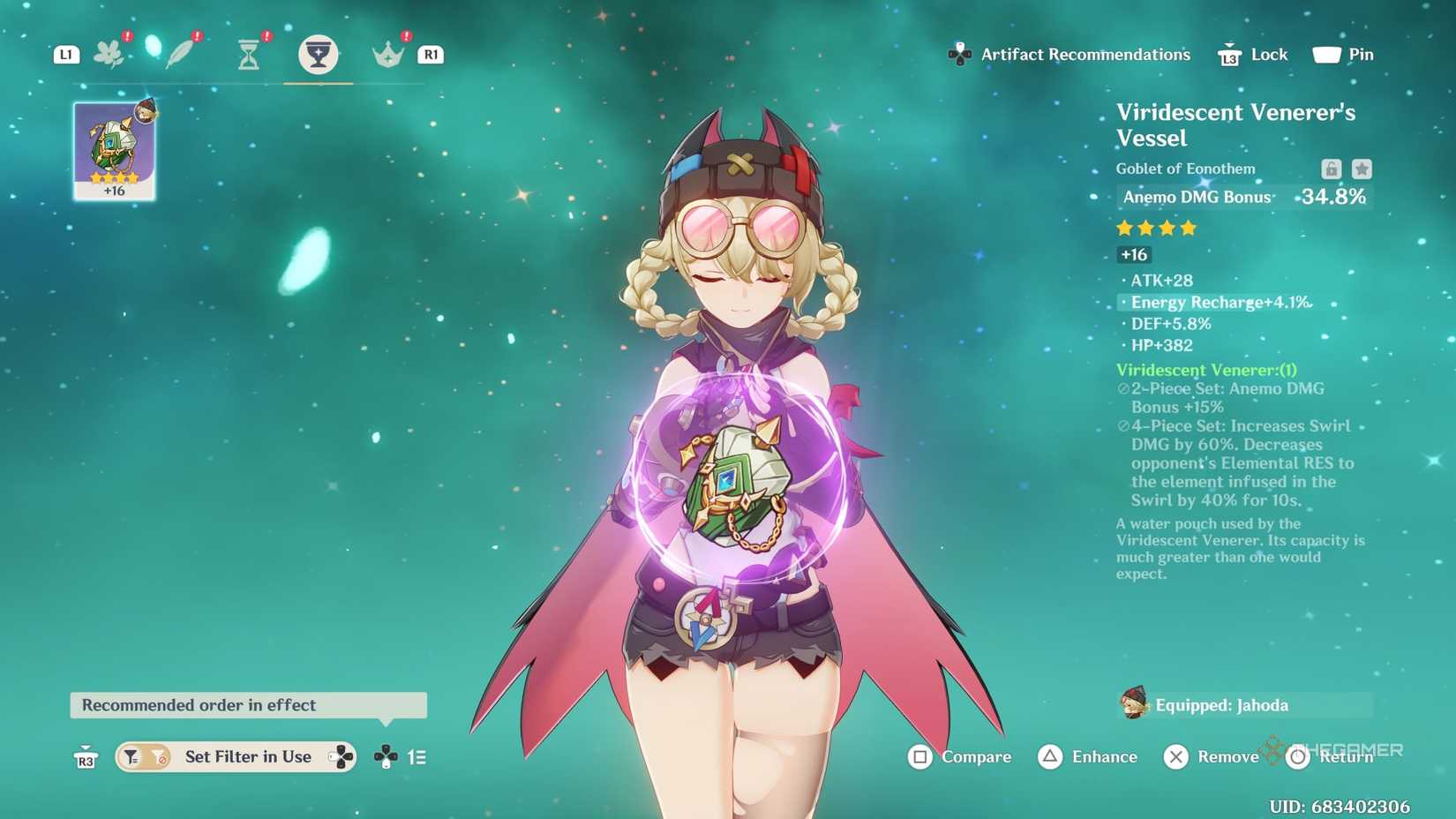The width and height of the screenshot is (1456, 819).
Task: Open the Recommended order in effect banner
Action: click(248, 705)
